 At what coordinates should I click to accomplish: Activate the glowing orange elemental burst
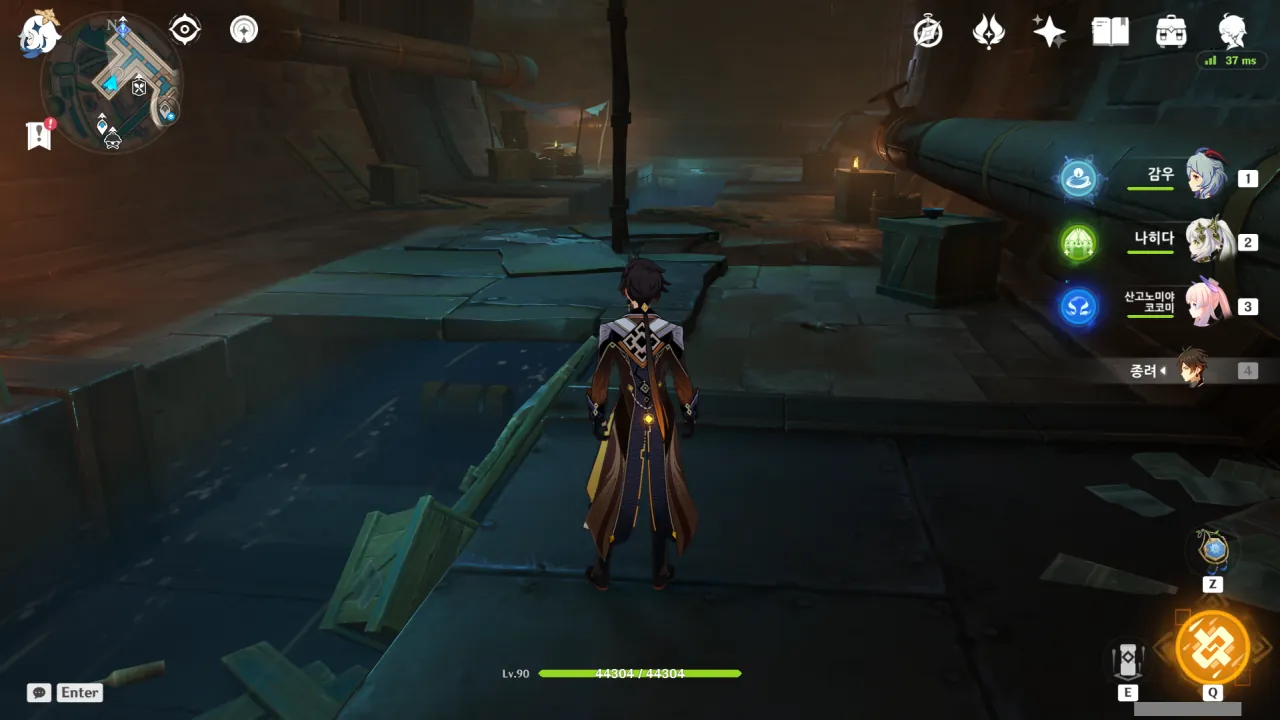pyautogui.click(x=1212, y=647)
